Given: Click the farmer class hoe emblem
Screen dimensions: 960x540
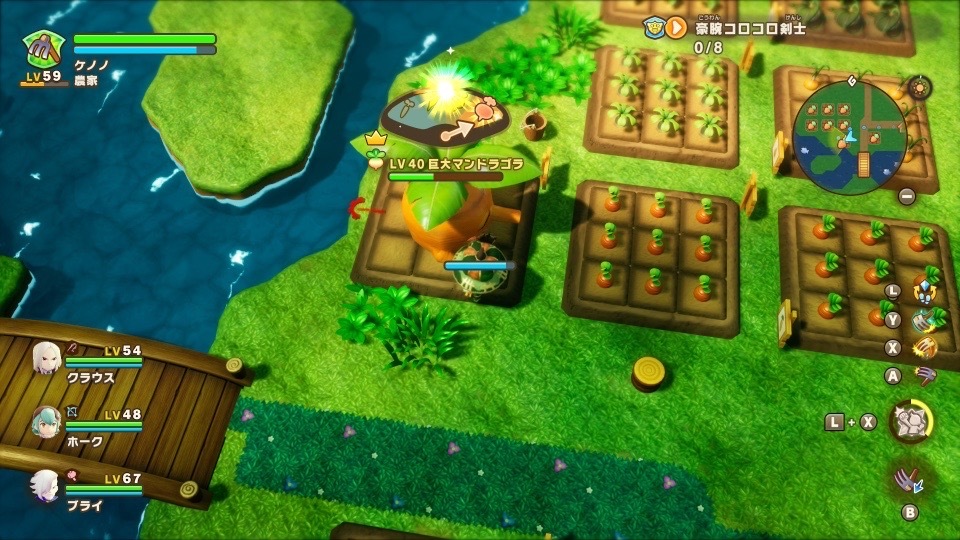Looking at the screenshot, I should pyautogui.click(x=44, y=48).
